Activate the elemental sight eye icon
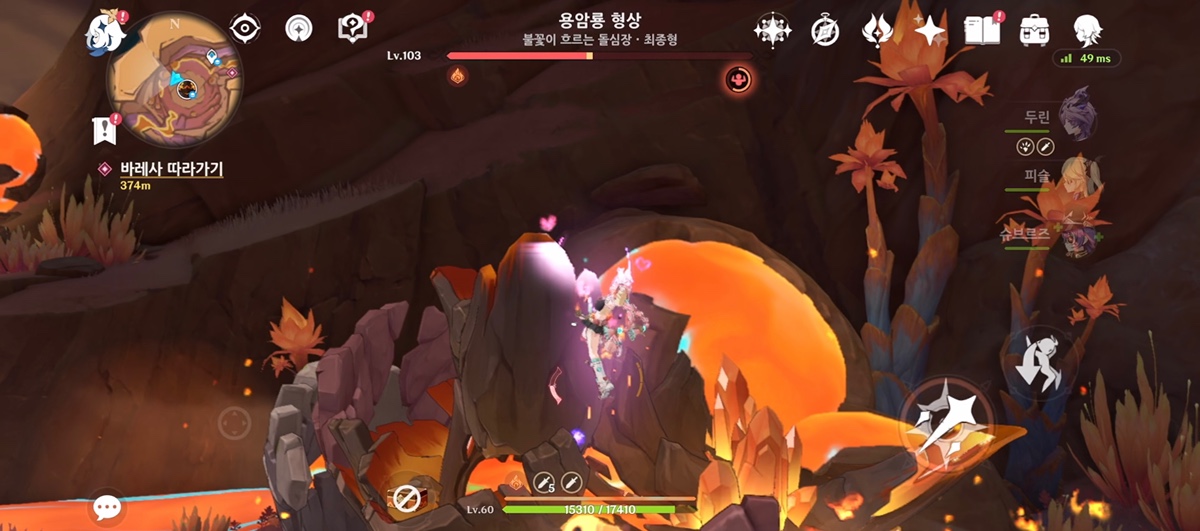 coord(245,28)
